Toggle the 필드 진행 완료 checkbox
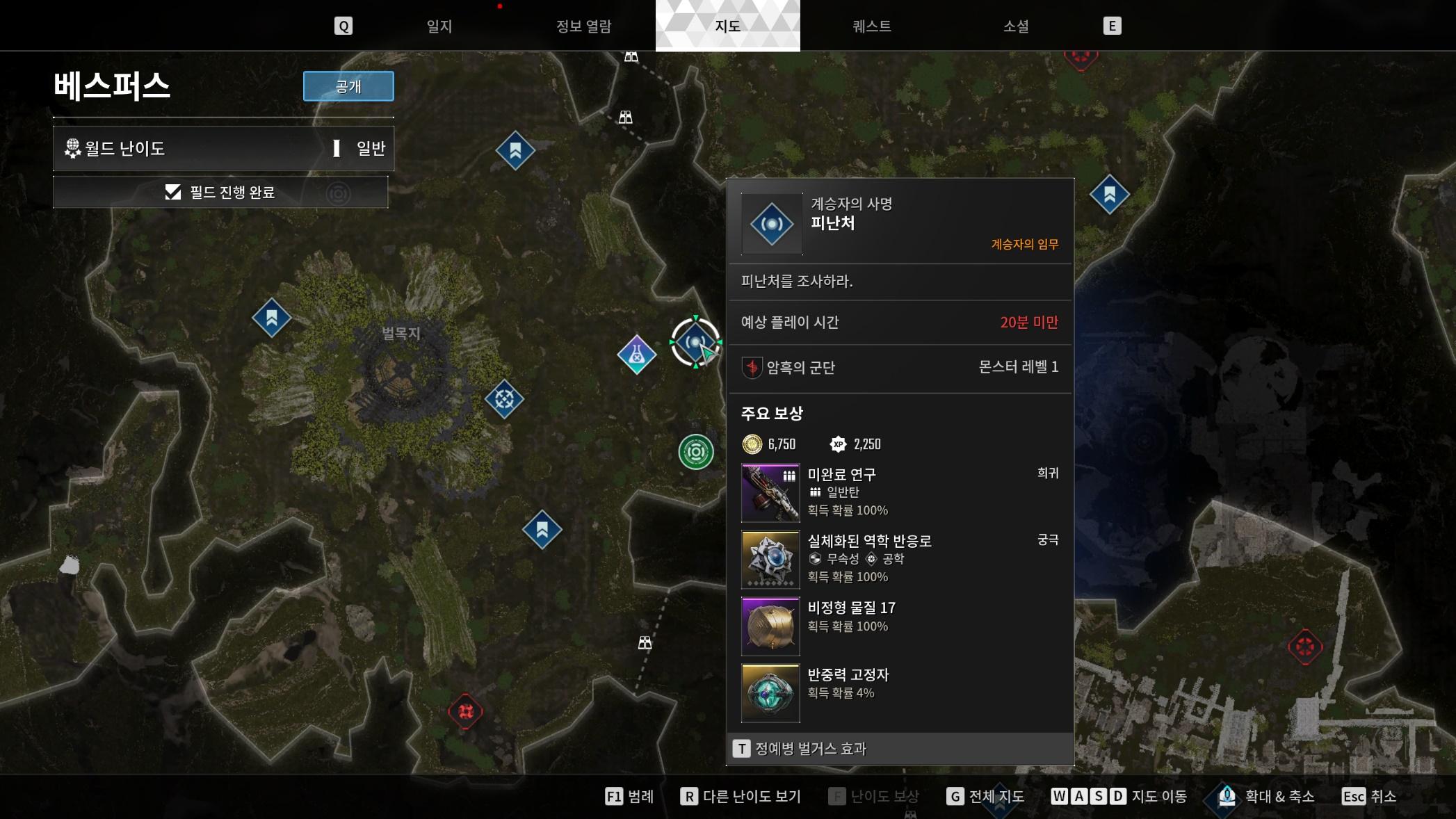Viewport: 1456px width, 819px height. pos(173,192)
